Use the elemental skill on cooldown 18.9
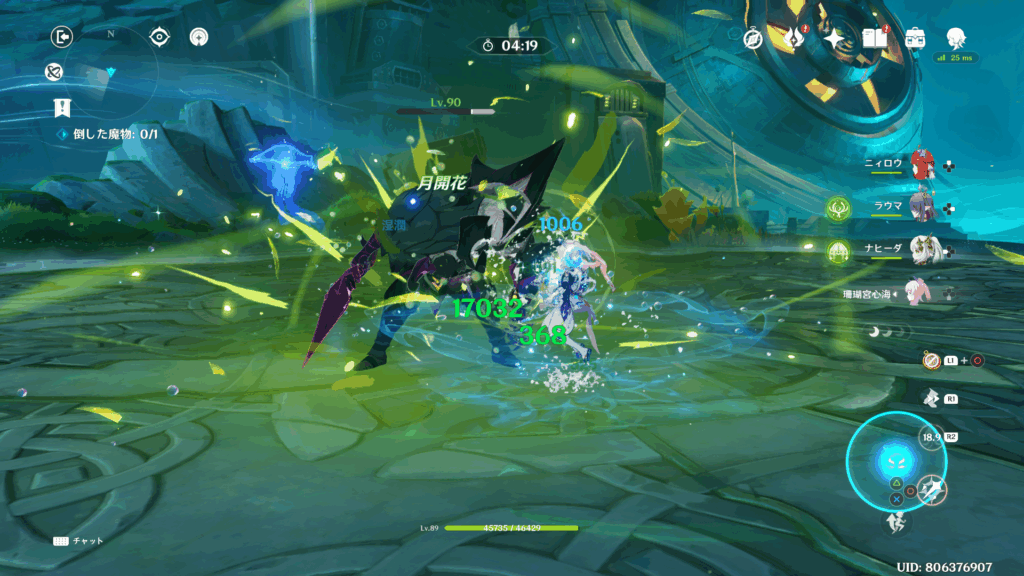The width and height of the screenshot is (1024, 576). pos(931,438)
